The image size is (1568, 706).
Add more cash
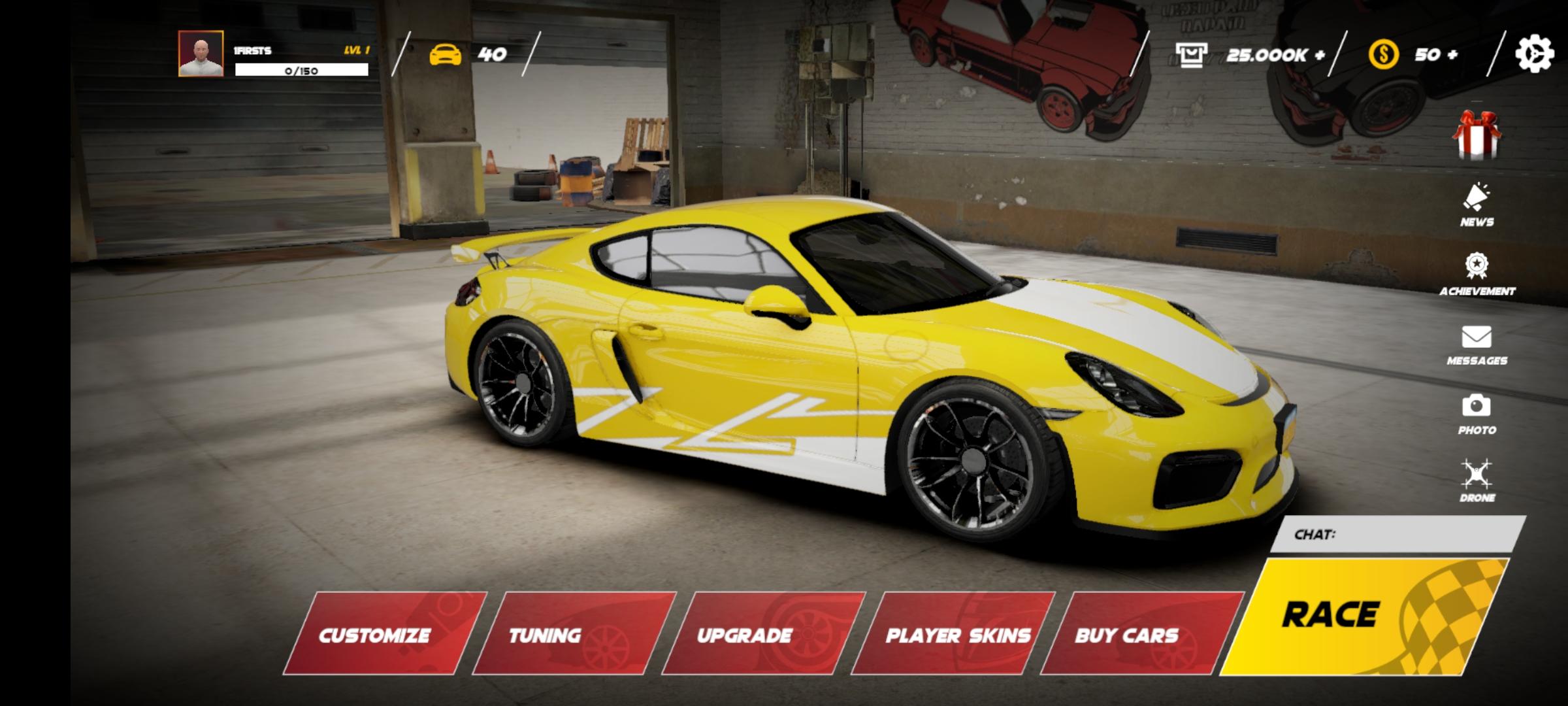[x=1320, y=55]
